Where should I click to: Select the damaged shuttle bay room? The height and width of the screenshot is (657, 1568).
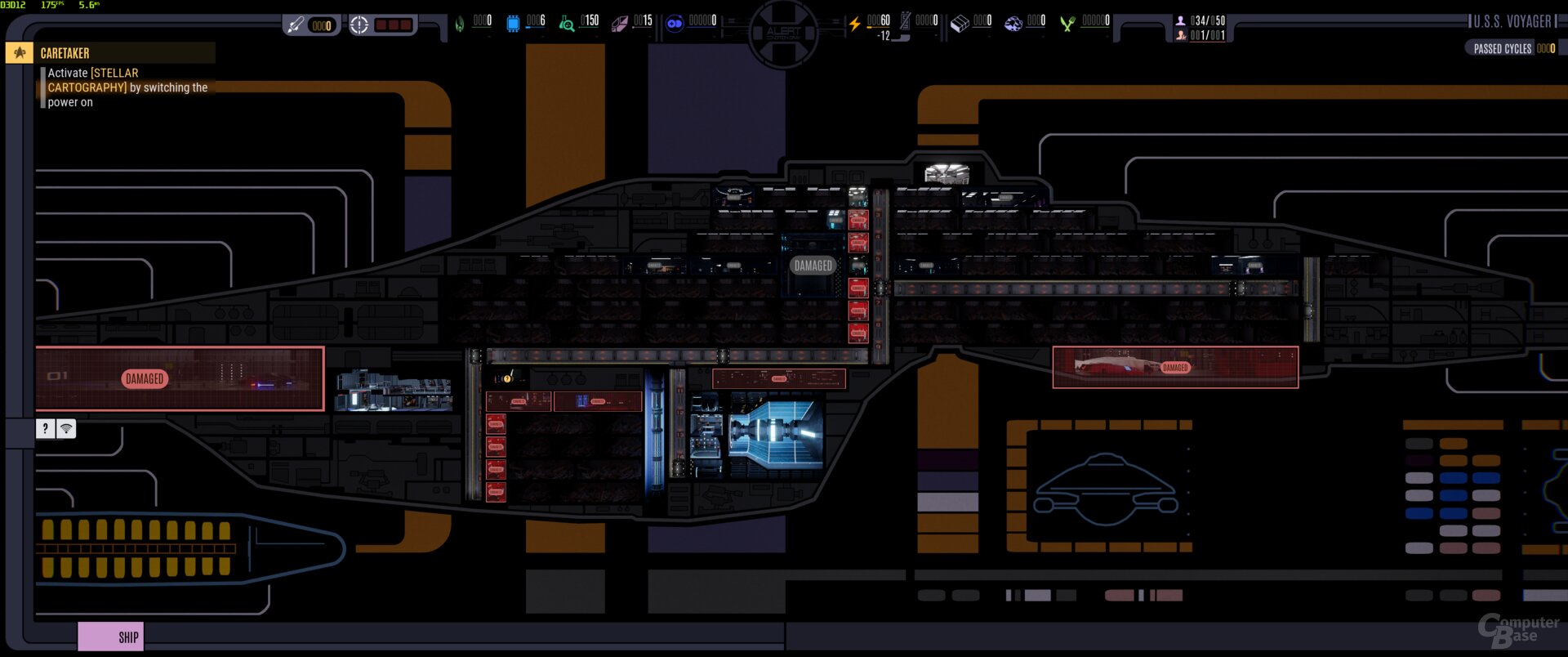(1174, 367)
